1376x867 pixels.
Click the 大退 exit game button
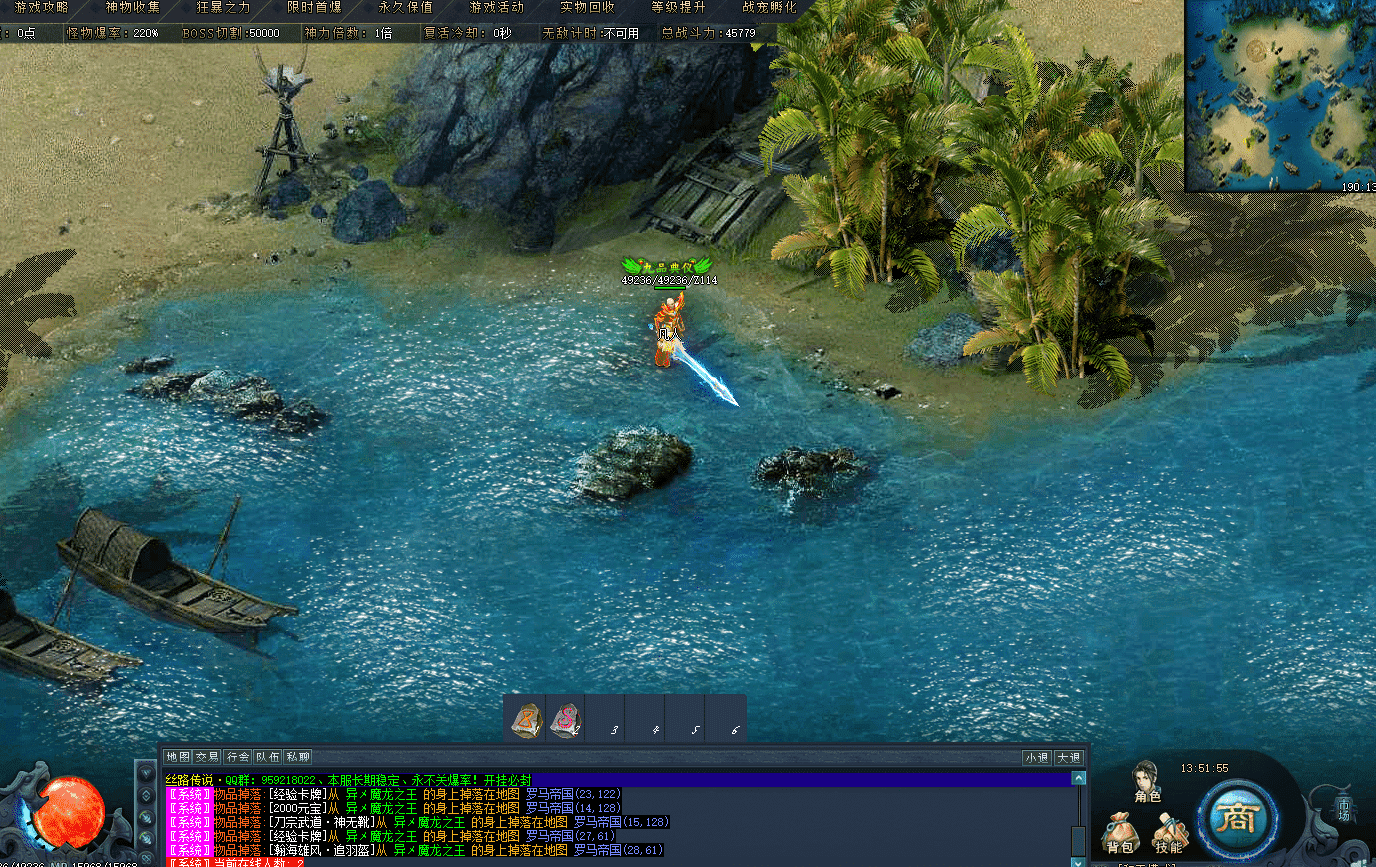coord(1068,757)
